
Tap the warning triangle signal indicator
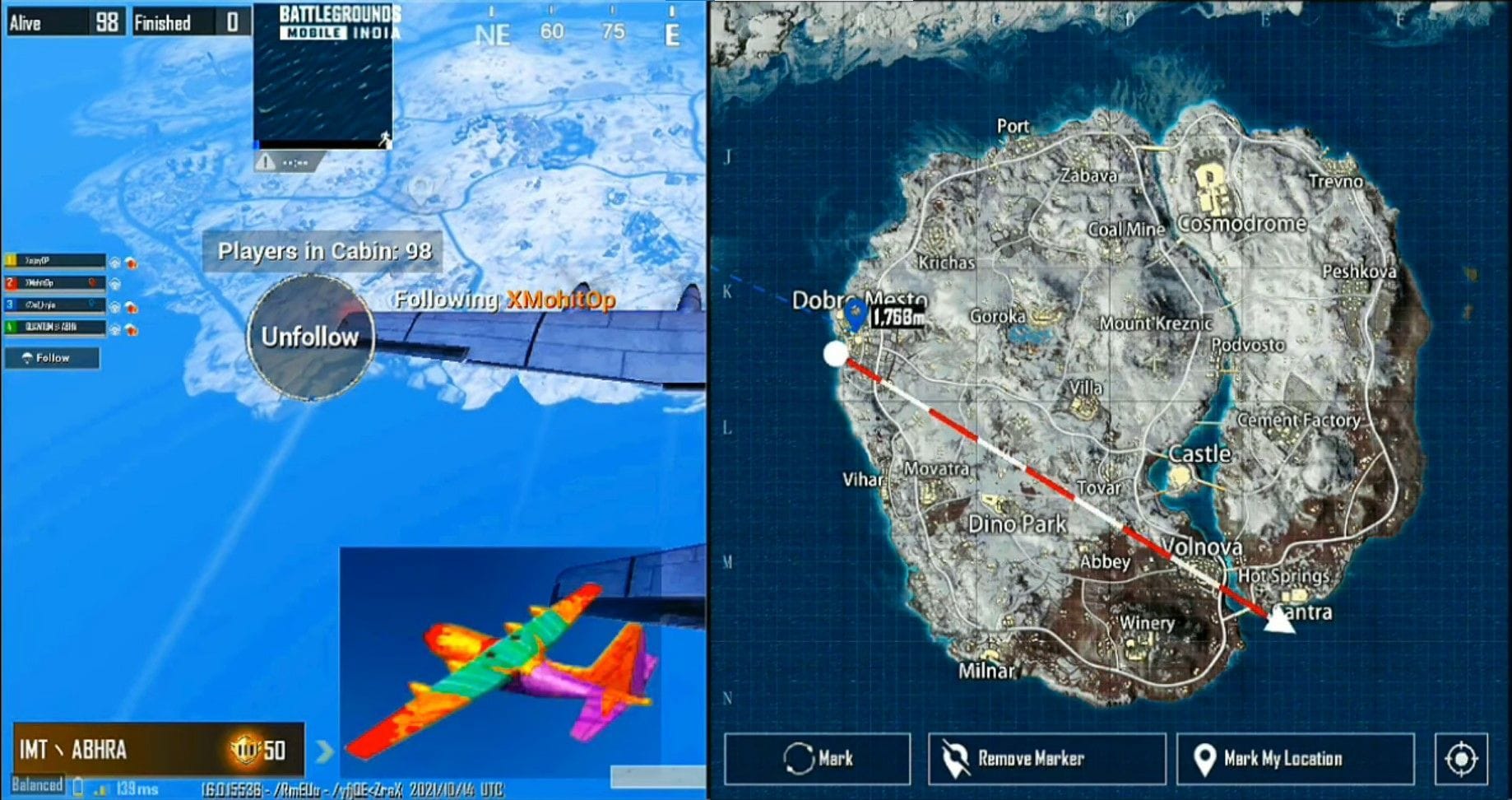tap(266, 162)
